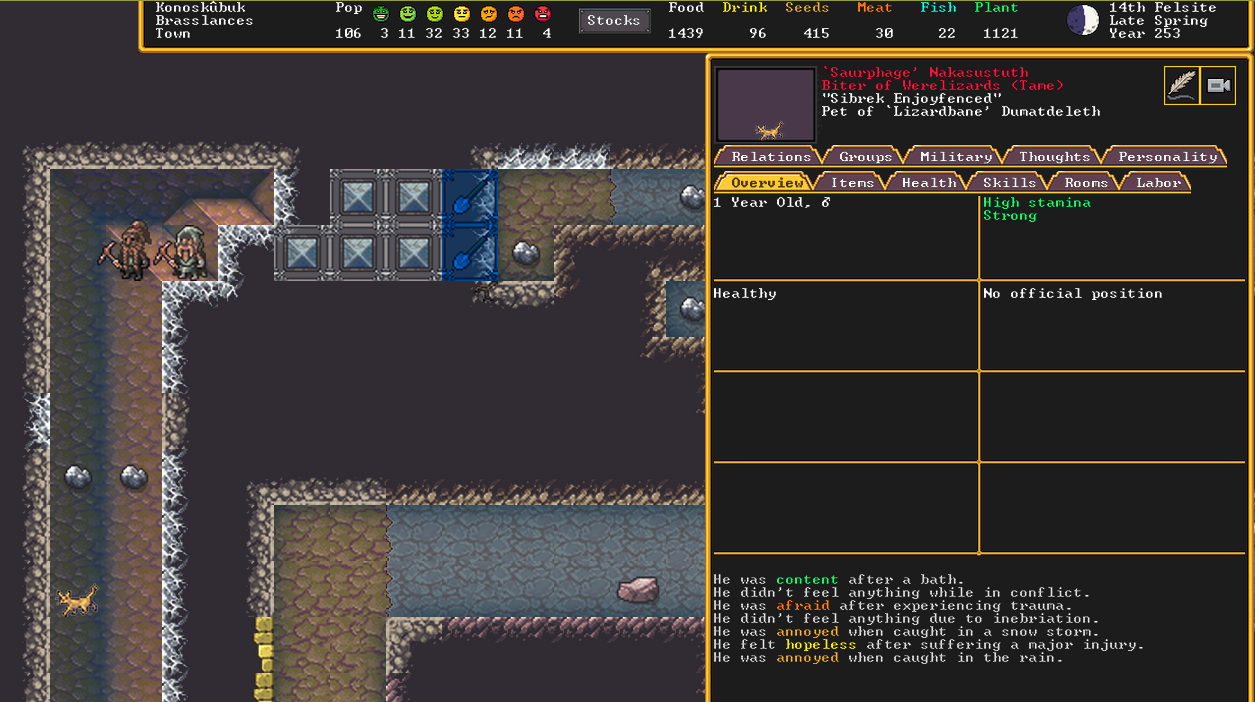Open the Stocks screen

point(614,21)
